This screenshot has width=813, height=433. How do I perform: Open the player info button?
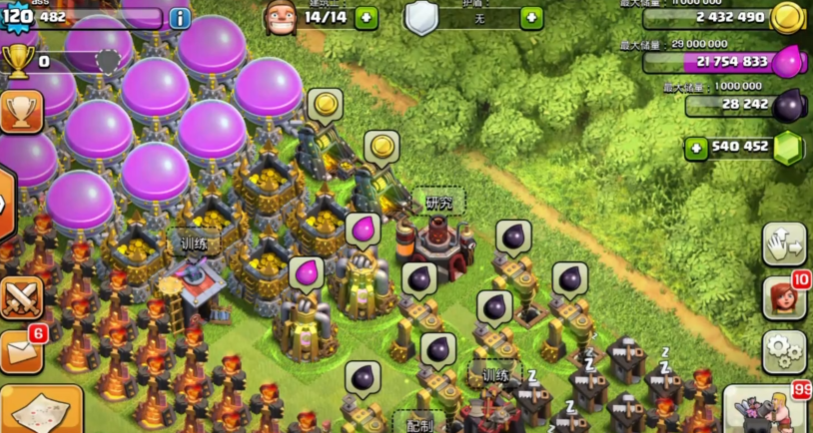180,18
